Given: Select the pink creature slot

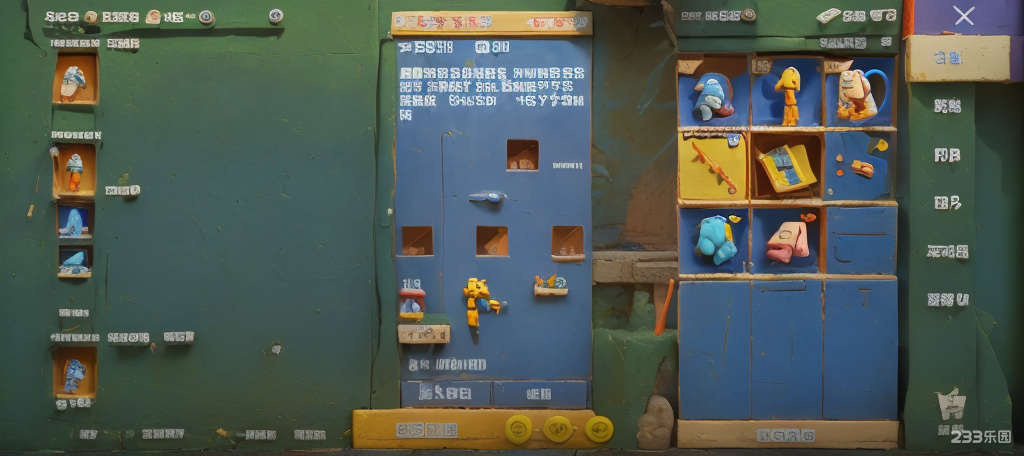Looking at the screenshot, I should [x=788, y=240].
